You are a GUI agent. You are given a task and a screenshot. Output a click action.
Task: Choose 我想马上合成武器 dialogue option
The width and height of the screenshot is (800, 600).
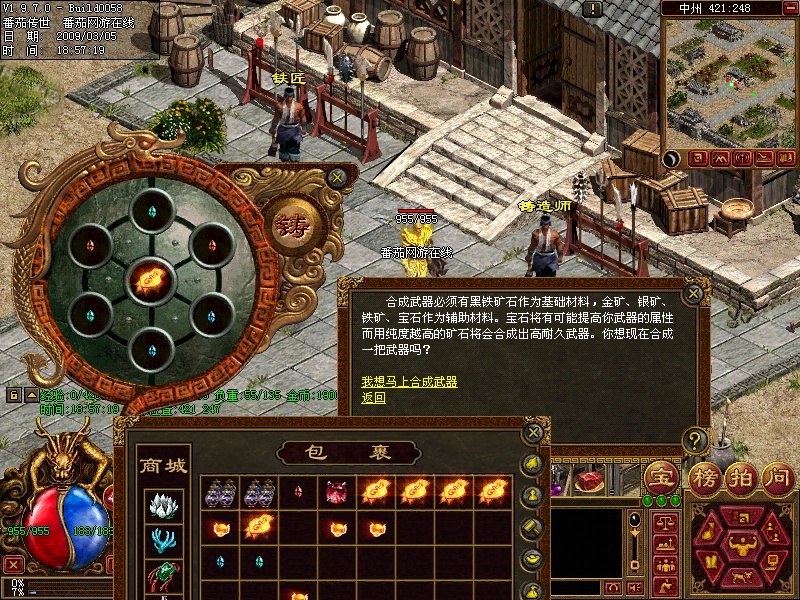pos(409,382)
